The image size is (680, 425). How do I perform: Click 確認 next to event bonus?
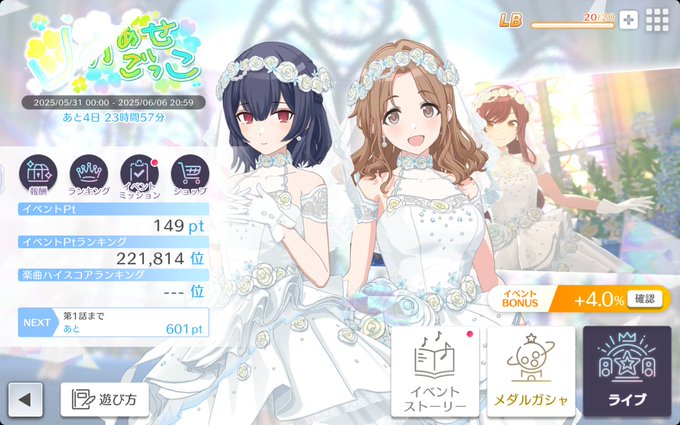647,299
